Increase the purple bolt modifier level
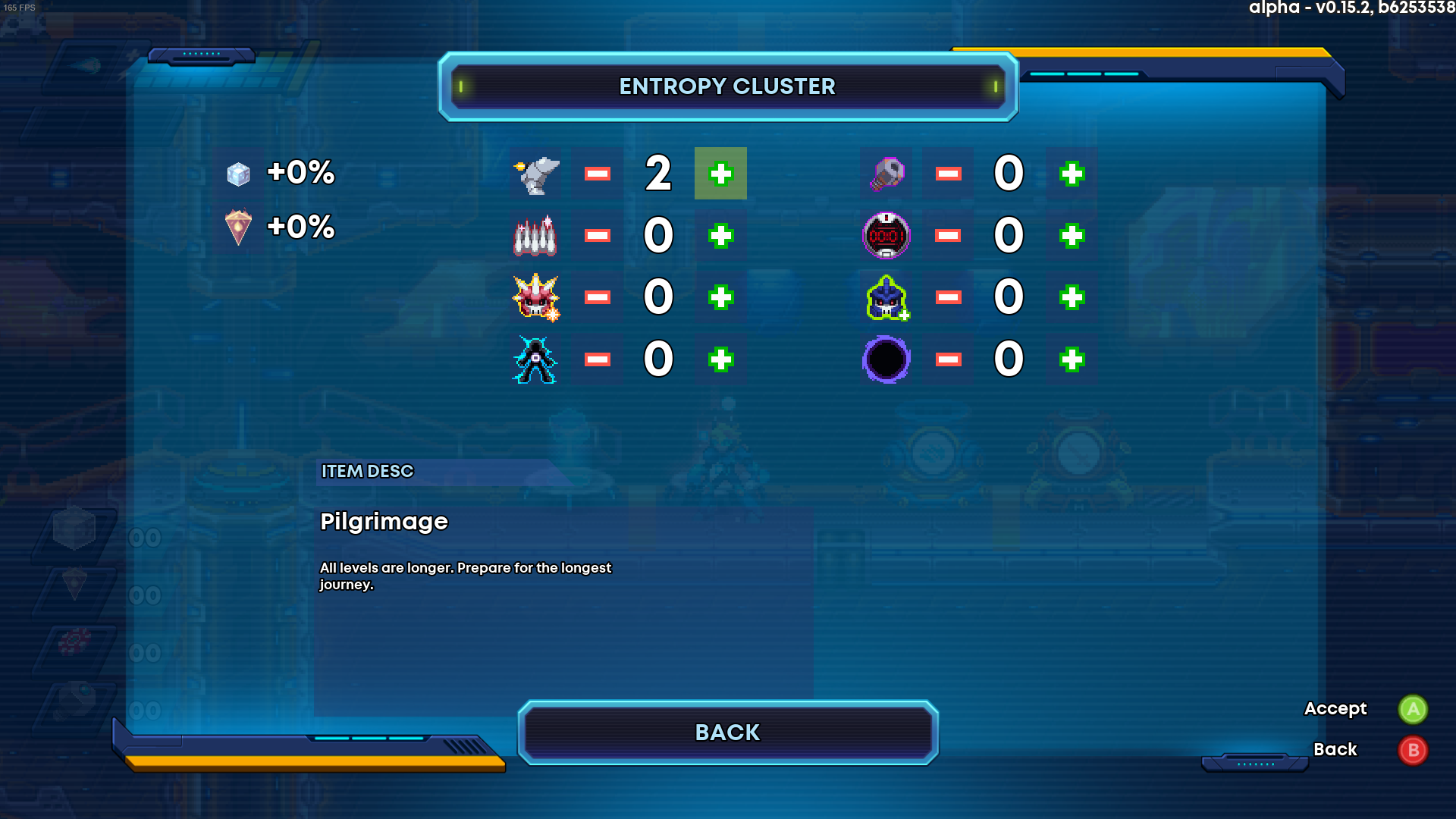 (x=1072, y=174)
